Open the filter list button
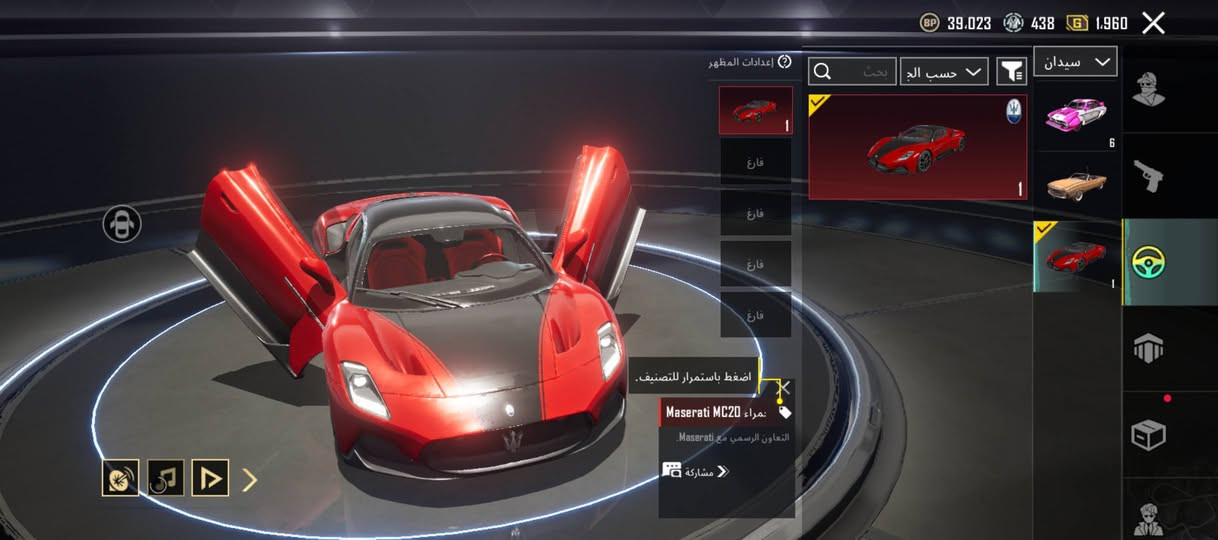Image resolution: width=1218 pixels, height=540 pixels. point(1012,71)
